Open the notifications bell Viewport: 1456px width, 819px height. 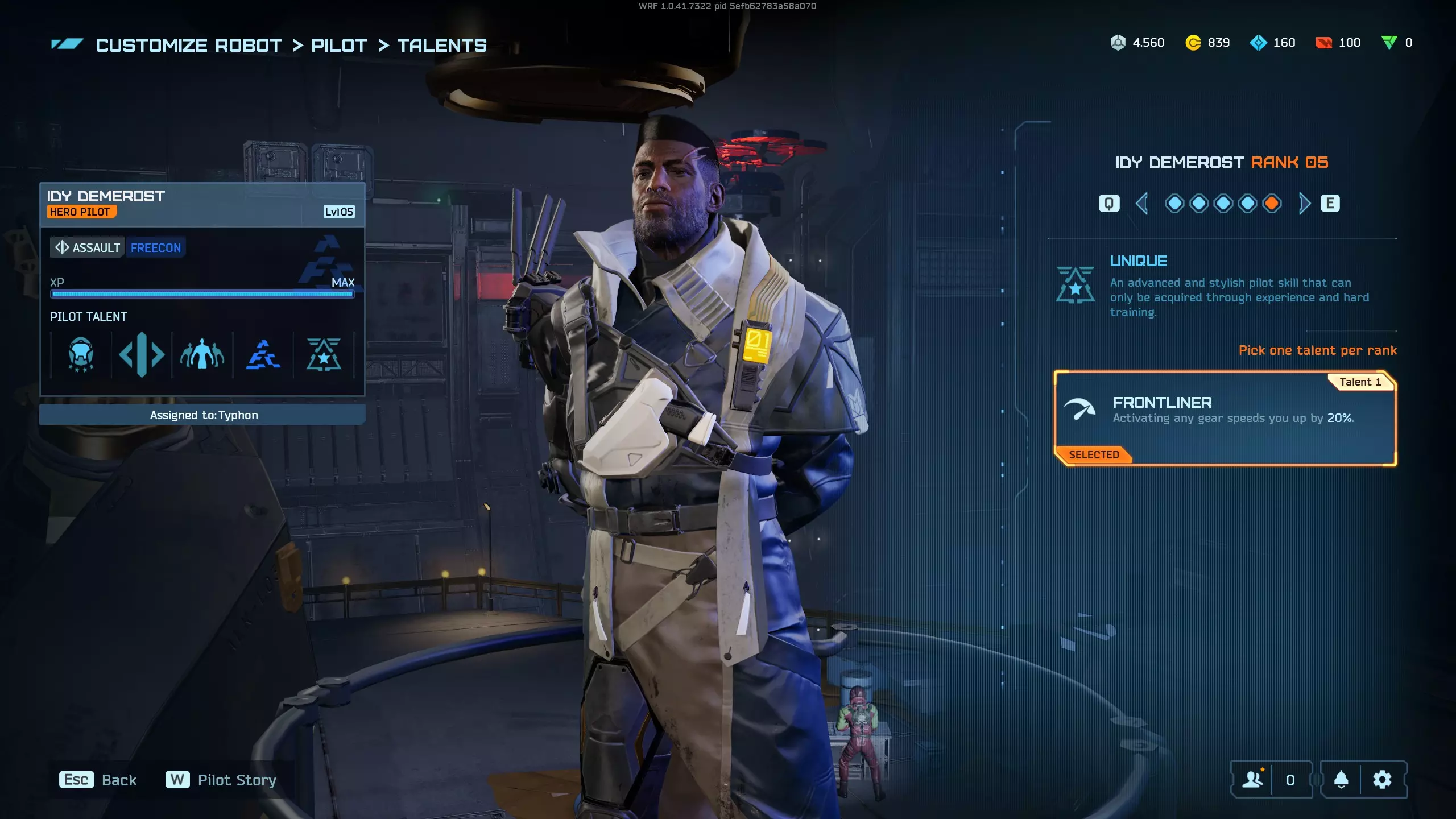pyautogui.click(x=1341, y=780)
